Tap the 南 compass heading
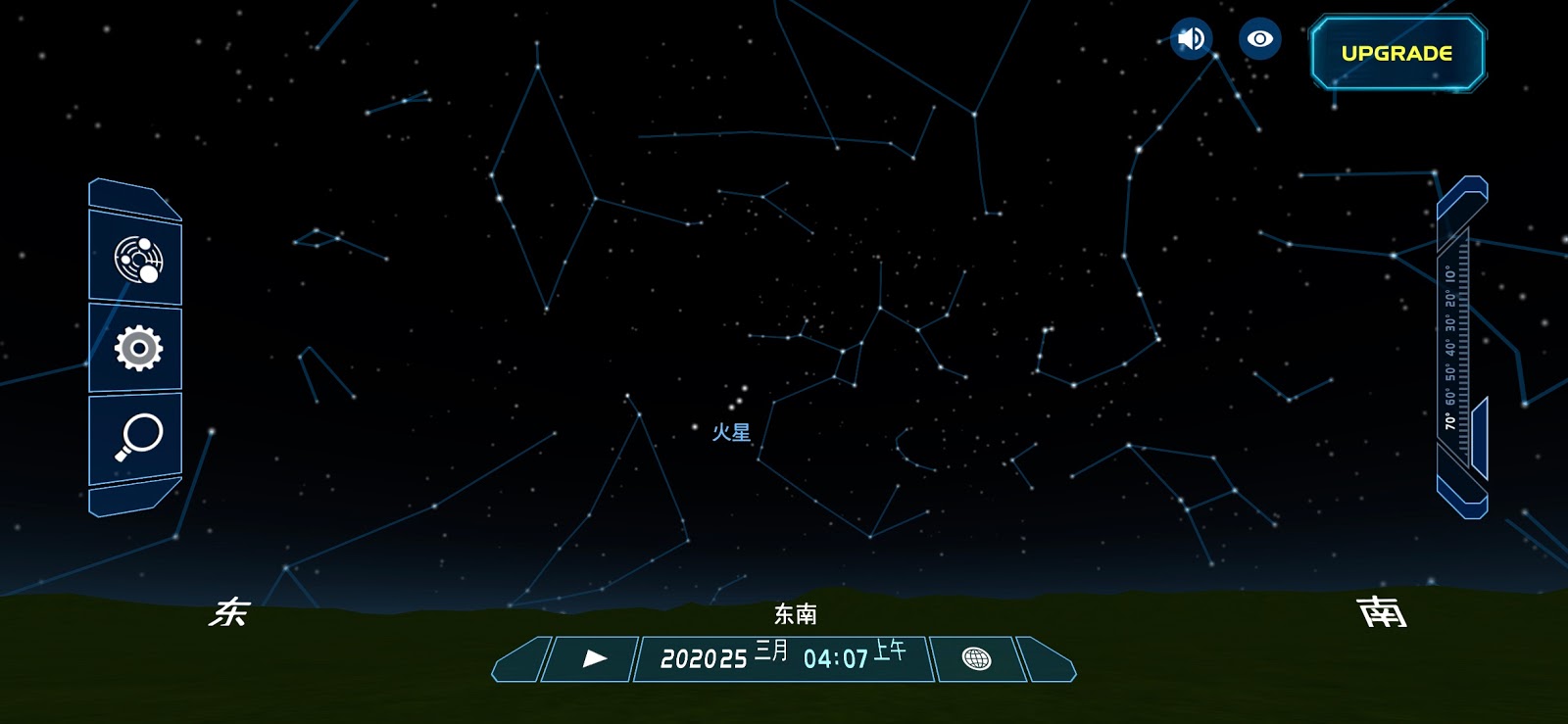This screenshot has width=1568, height=724. [1382, 612]
